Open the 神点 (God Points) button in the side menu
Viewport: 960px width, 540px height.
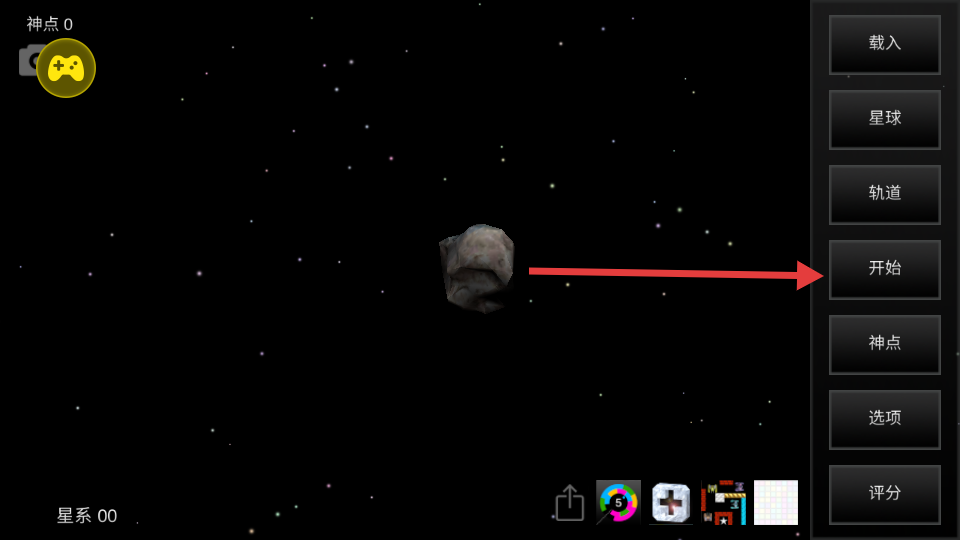884,344
